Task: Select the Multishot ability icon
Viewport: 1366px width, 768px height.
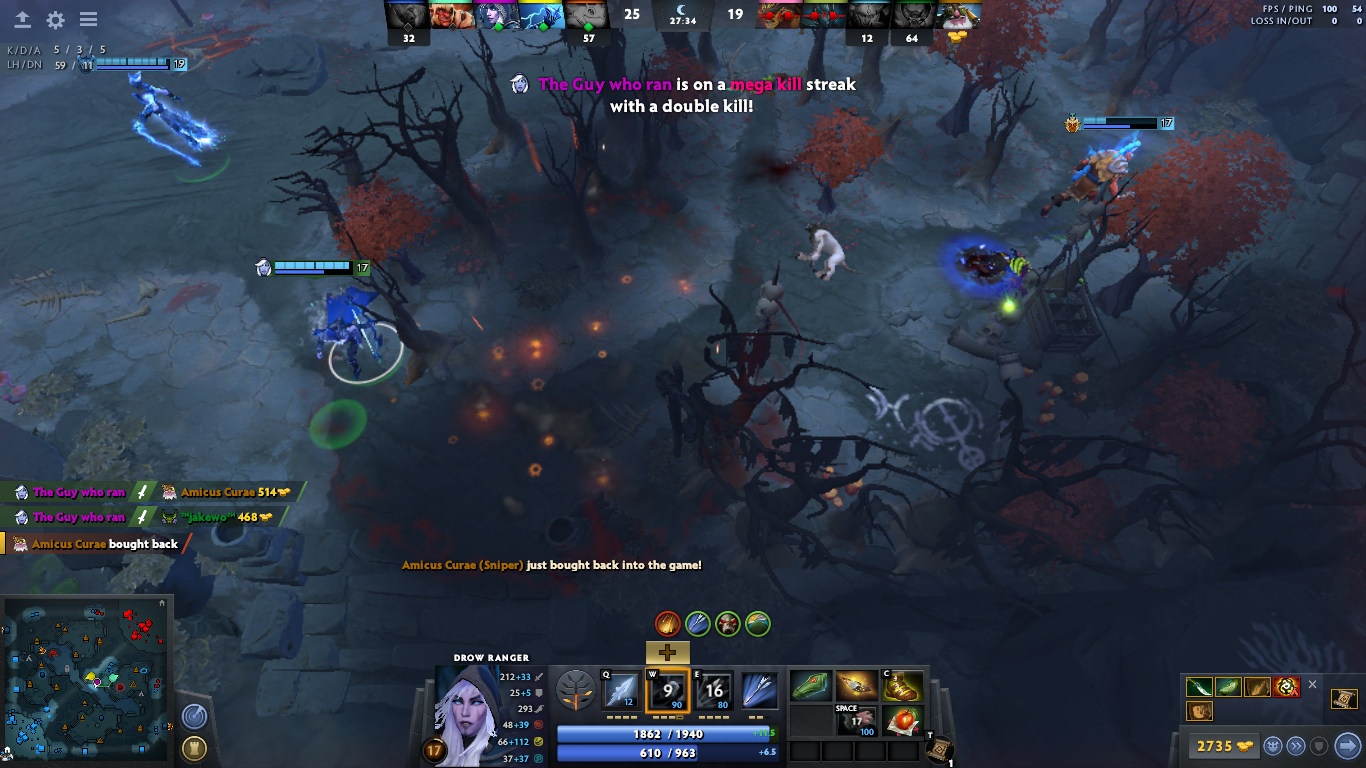Action: pos(714,690)
